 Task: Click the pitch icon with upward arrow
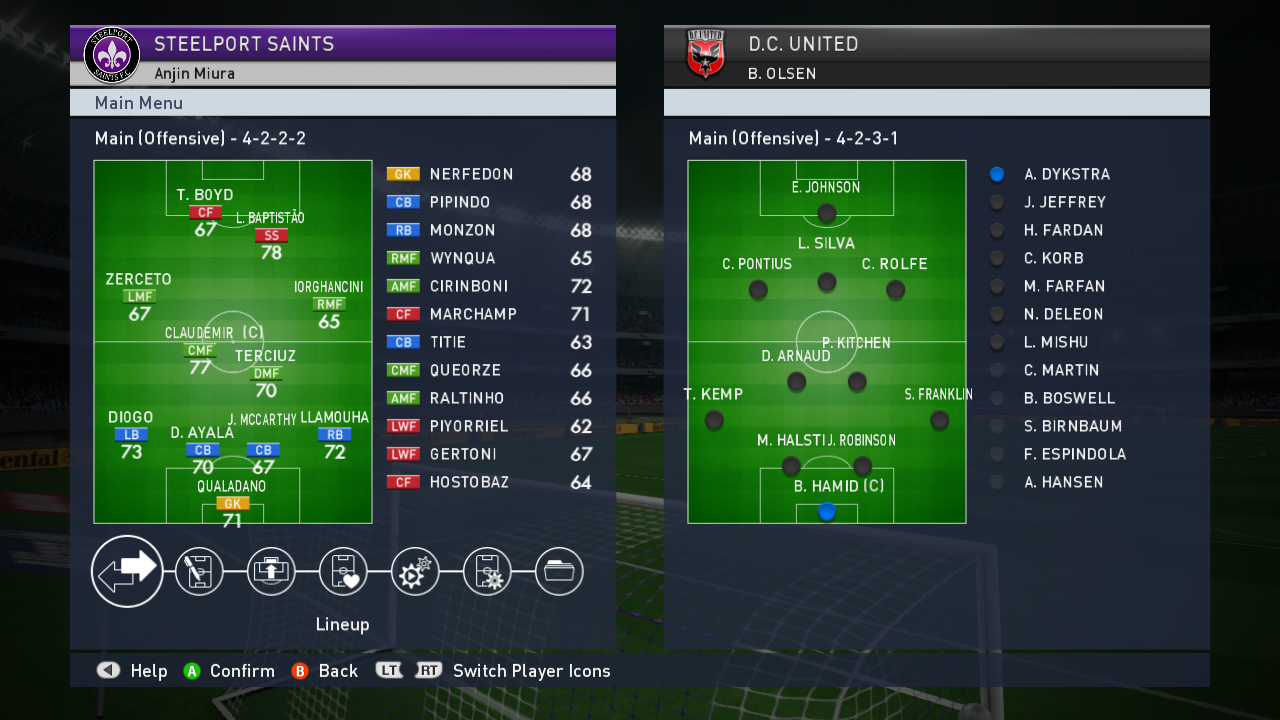click(x=271, y=572)
